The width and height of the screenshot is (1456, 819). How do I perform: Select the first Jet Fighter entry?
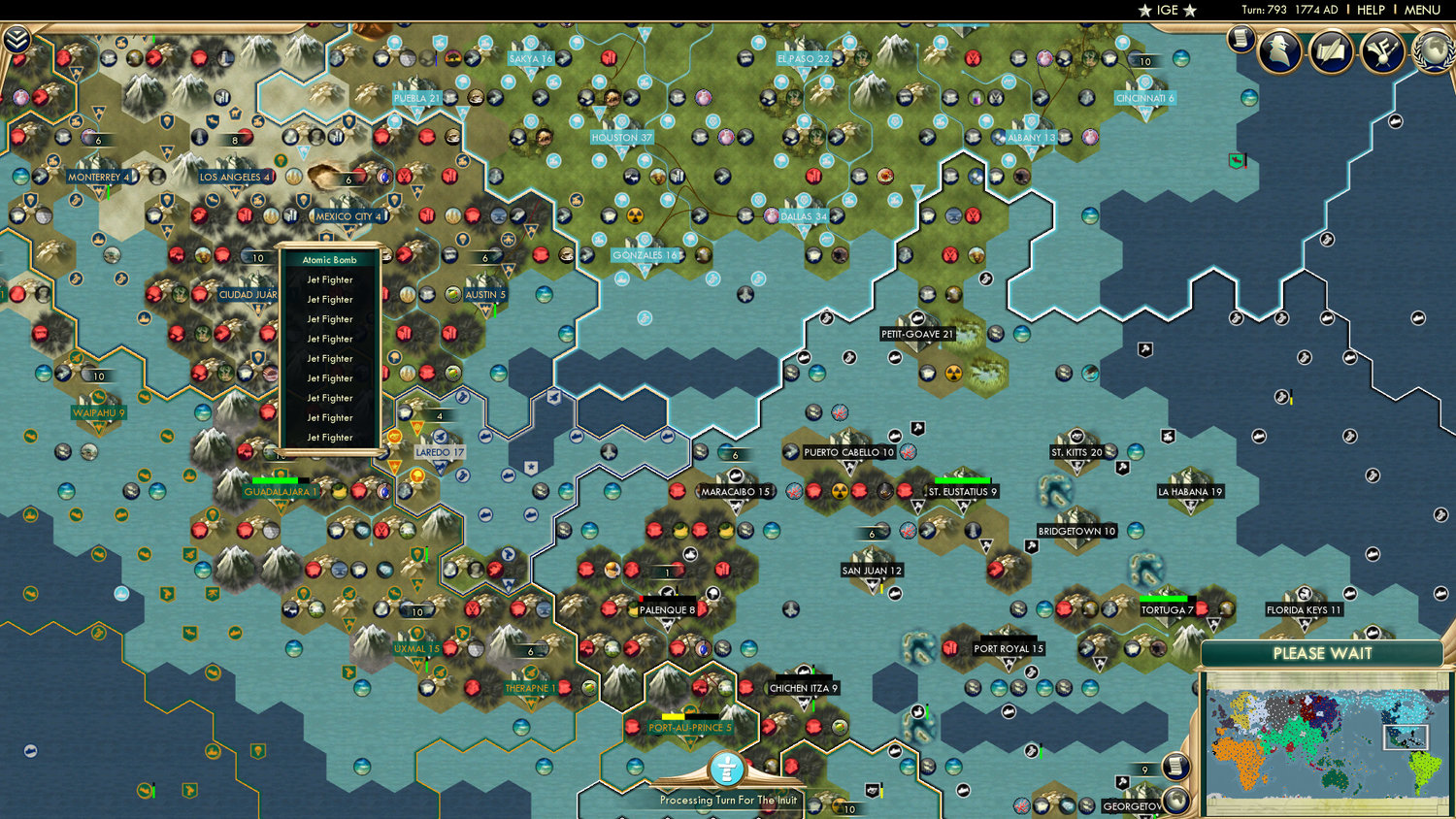(x=328, y=279)
